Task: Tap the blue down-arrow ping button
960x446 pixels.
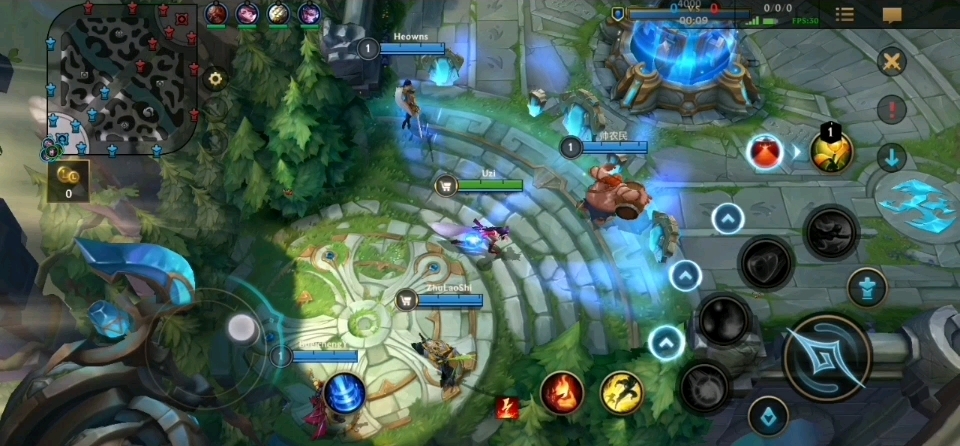Action: click(x=891, y=157)
